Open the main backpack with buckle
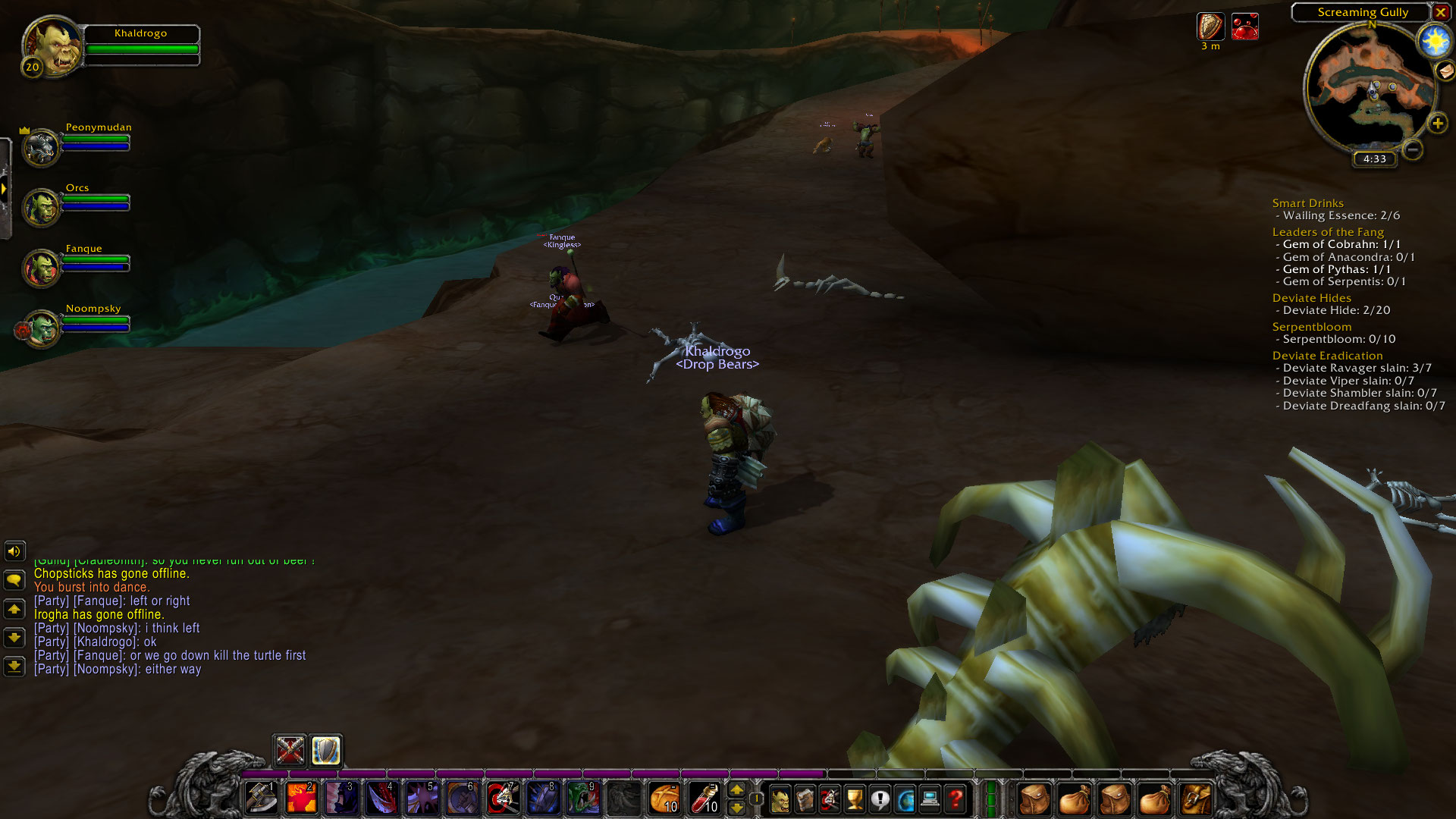 pyautogui.click(x=1196, y=799)
